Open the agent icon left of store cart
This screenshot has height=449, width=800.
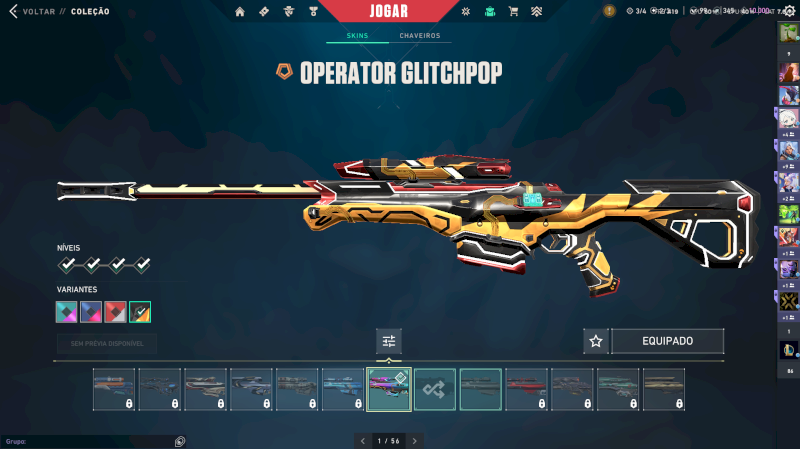[489, 12]
